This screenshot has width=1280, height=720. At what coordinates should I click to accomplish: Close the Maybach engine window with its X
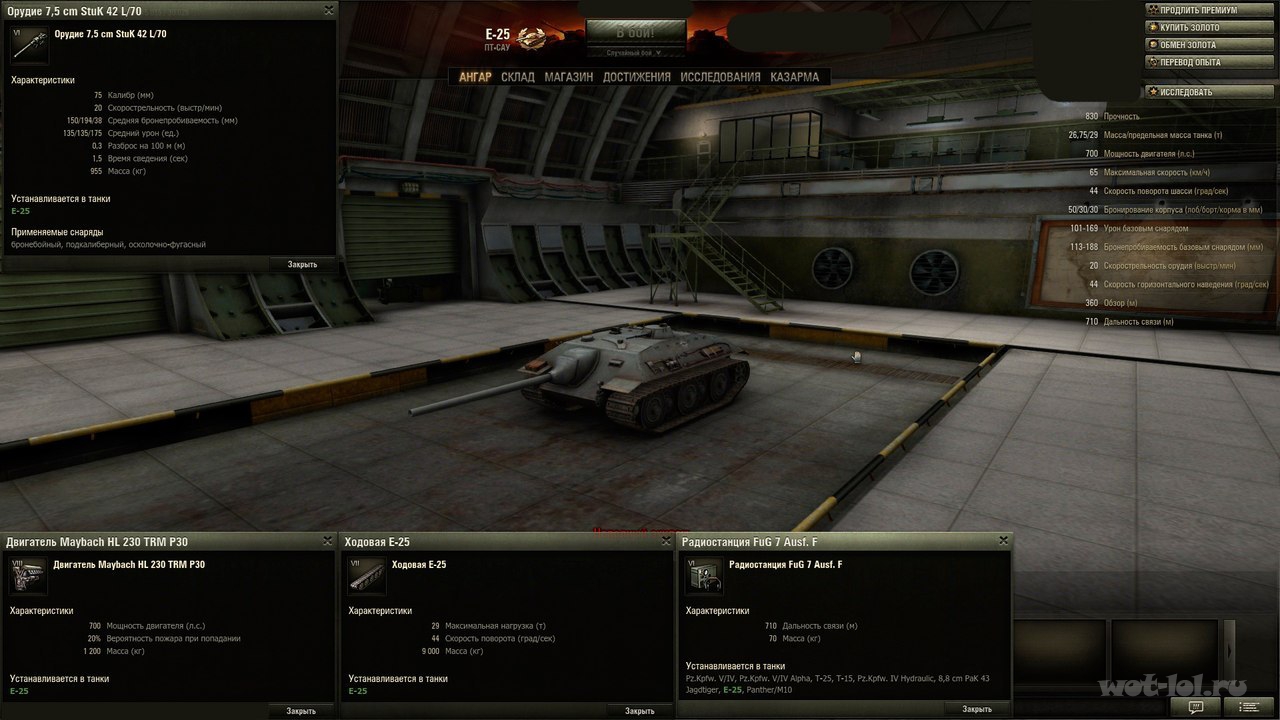click(328, 541)
